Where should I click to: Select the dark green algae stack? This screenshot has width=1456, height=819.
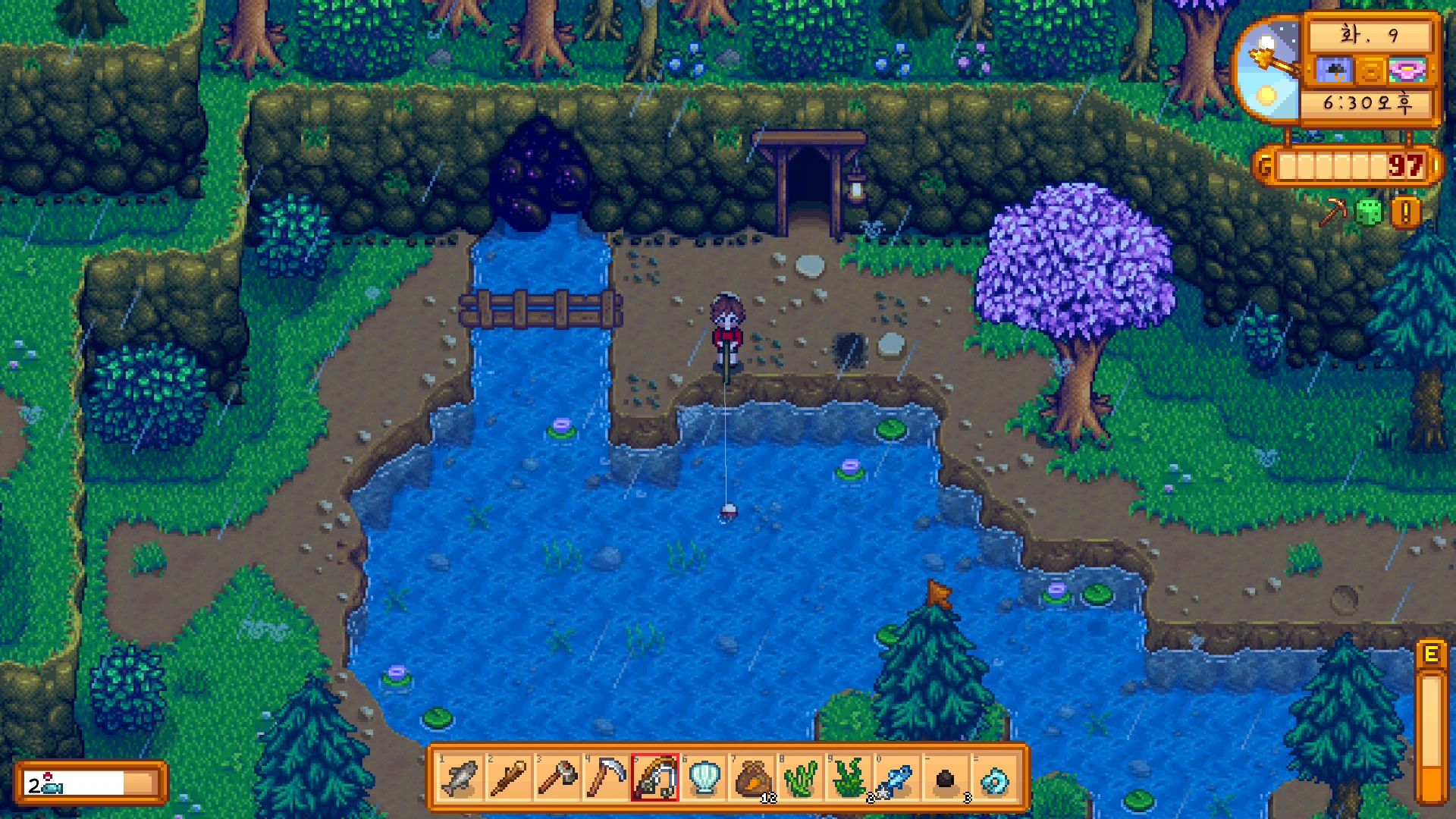(x=849, y=778)
